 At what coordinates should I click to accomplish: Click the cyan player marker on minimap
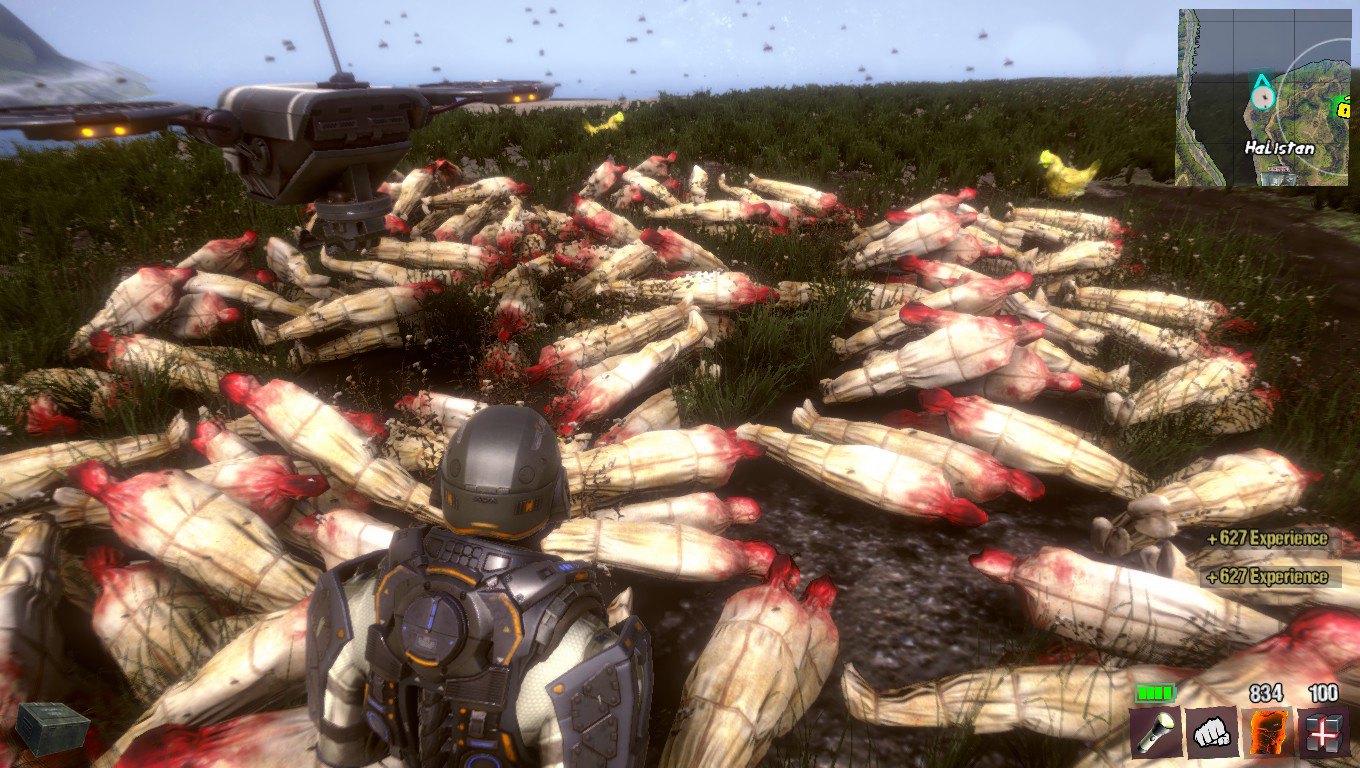pyautogui.click(x=1262, y=94)
